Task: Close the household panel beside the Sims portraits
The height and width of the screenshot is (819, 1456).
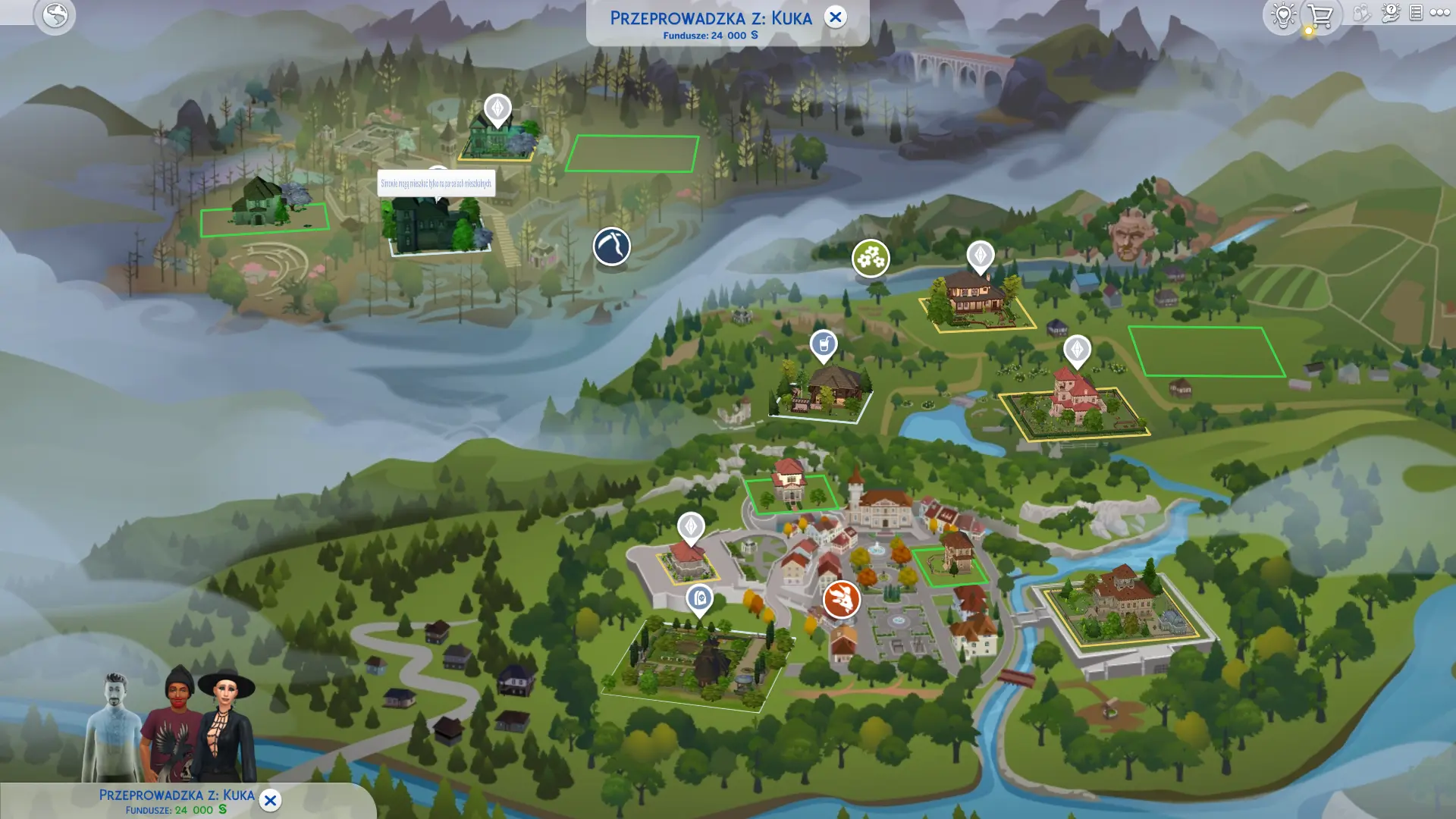Action: [x=270, y=800]
